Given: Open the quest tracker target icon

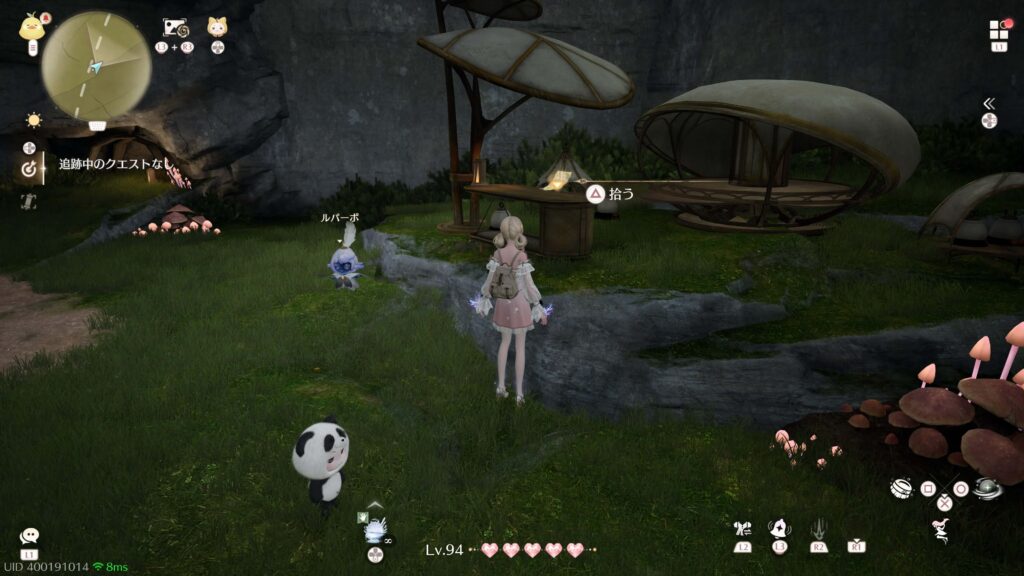Looking at the screenshot, I should click(x=29, y=169).
